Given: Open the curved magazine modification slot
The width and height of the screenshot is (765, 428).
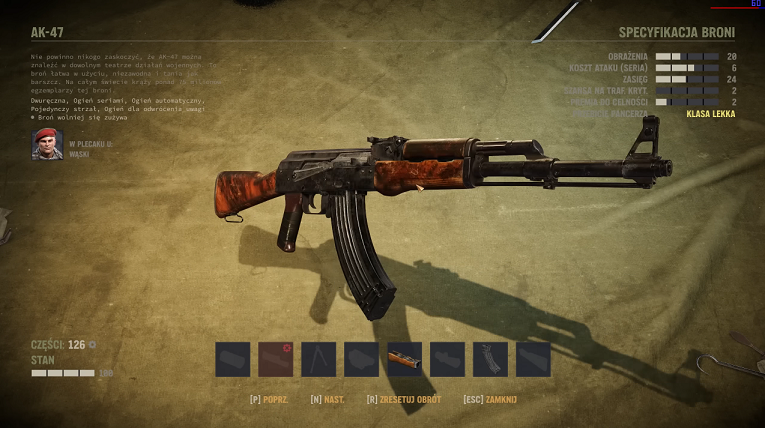Looking at the screenshot, I should [x=490, y=360].
